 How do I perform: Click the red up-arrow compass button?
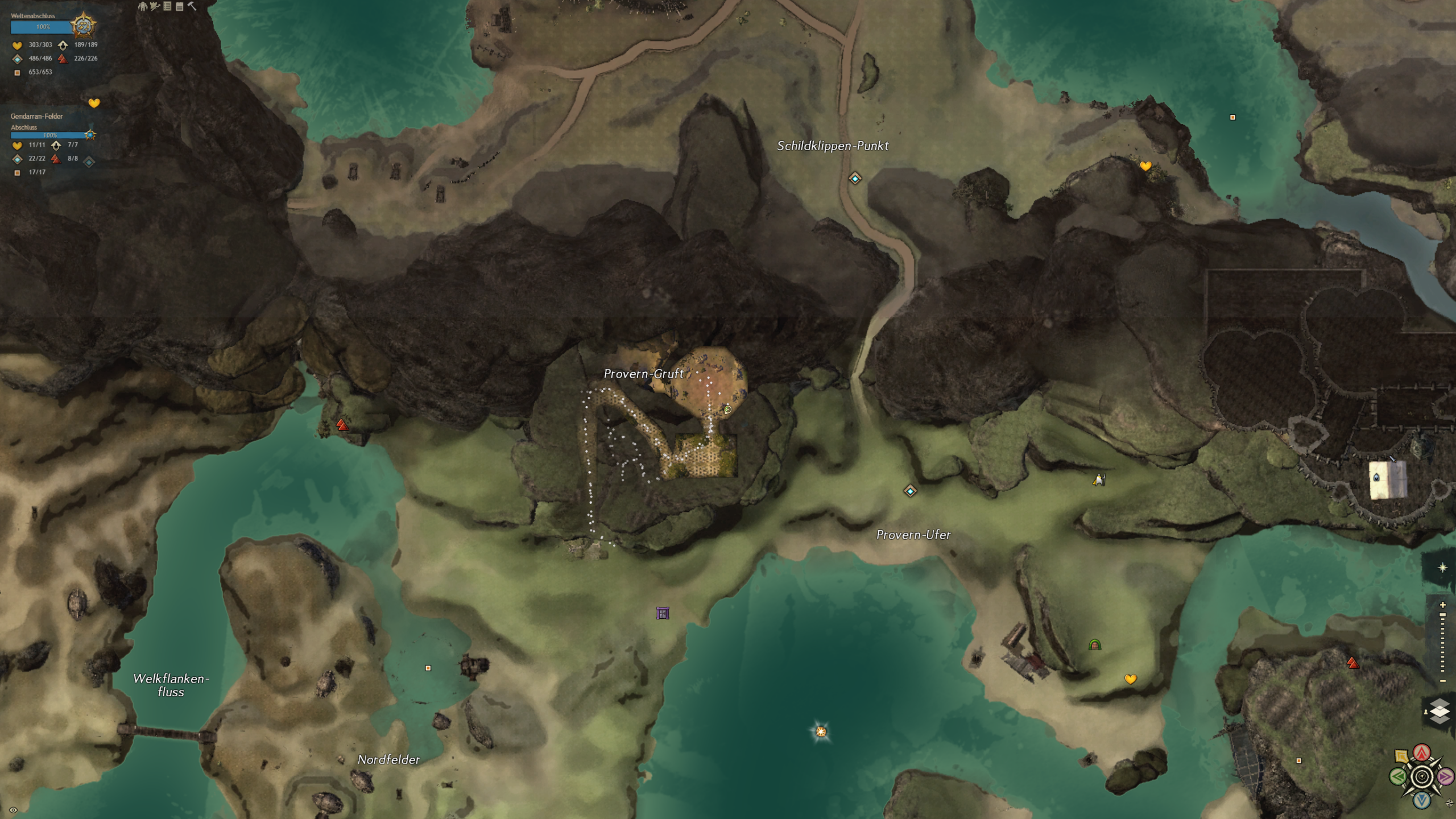click(x=1422, y=753)
